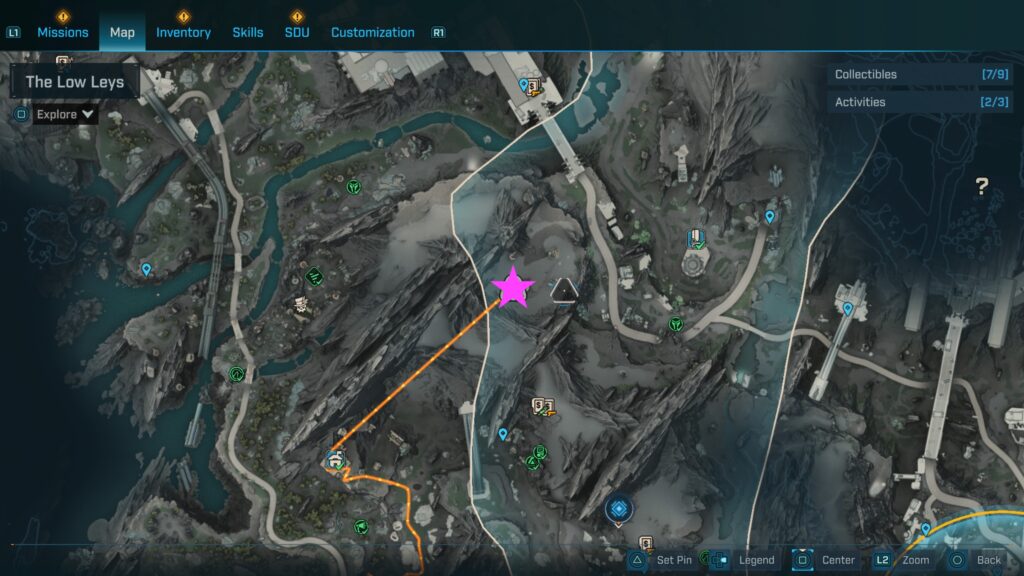Open the SDU tab
Screen dimensions: 1024x576
tap(297, 32)
